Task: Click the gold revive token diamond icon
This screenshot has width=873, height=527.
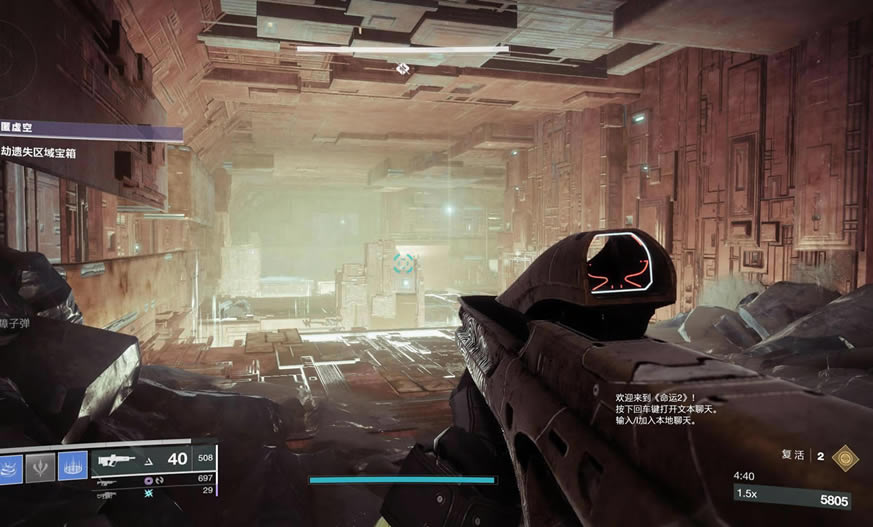Action: pos(844,456)
